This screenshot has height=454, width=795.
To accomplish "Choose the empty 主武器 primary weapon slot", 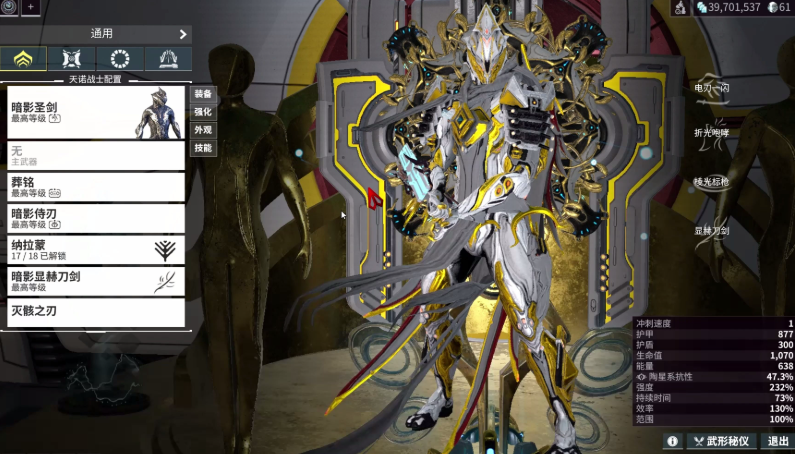I will 96,155.
